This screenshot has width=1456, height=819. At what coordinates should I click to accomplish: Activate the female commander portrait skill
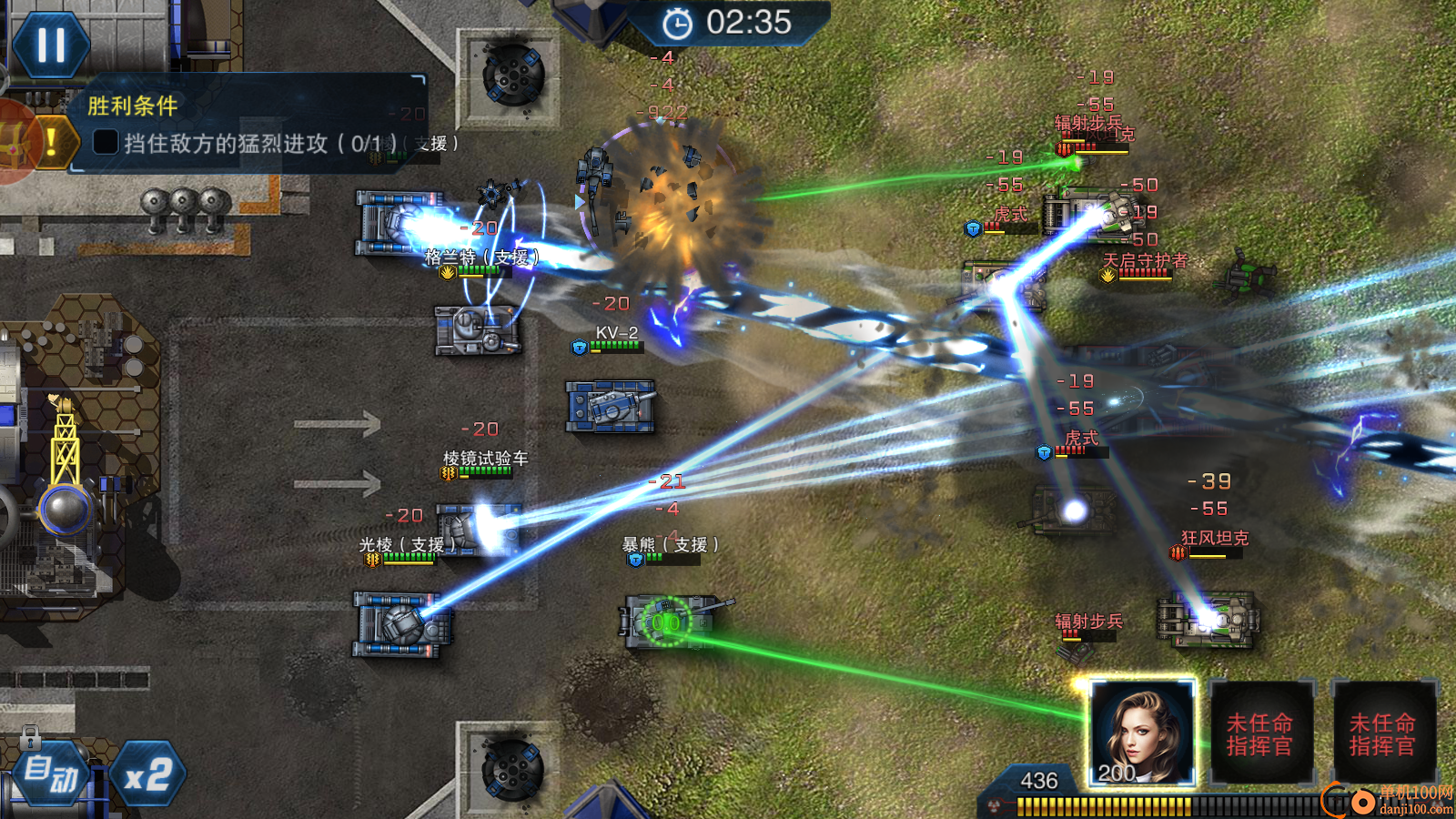1142,733
